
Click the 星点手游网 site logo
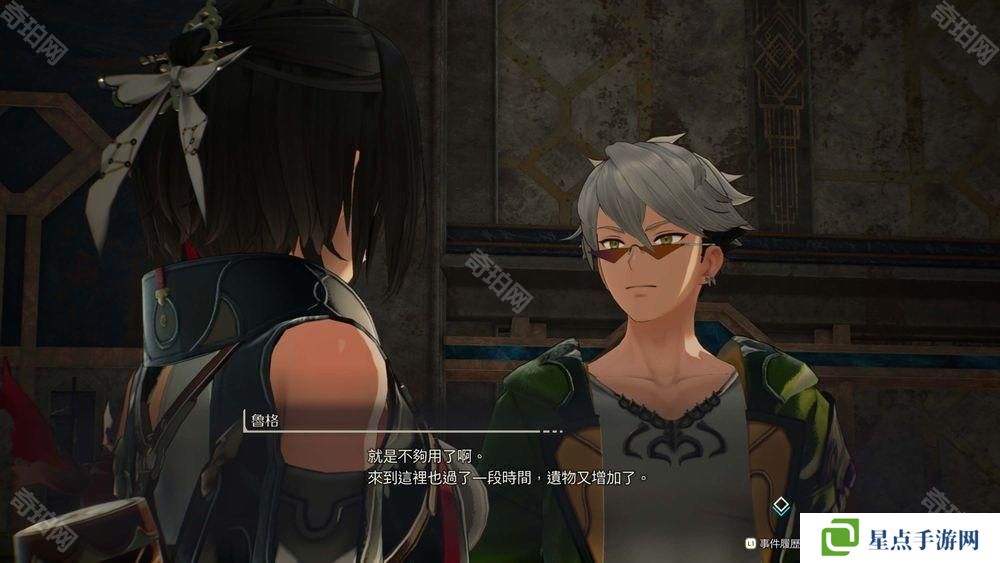(899, 539)
